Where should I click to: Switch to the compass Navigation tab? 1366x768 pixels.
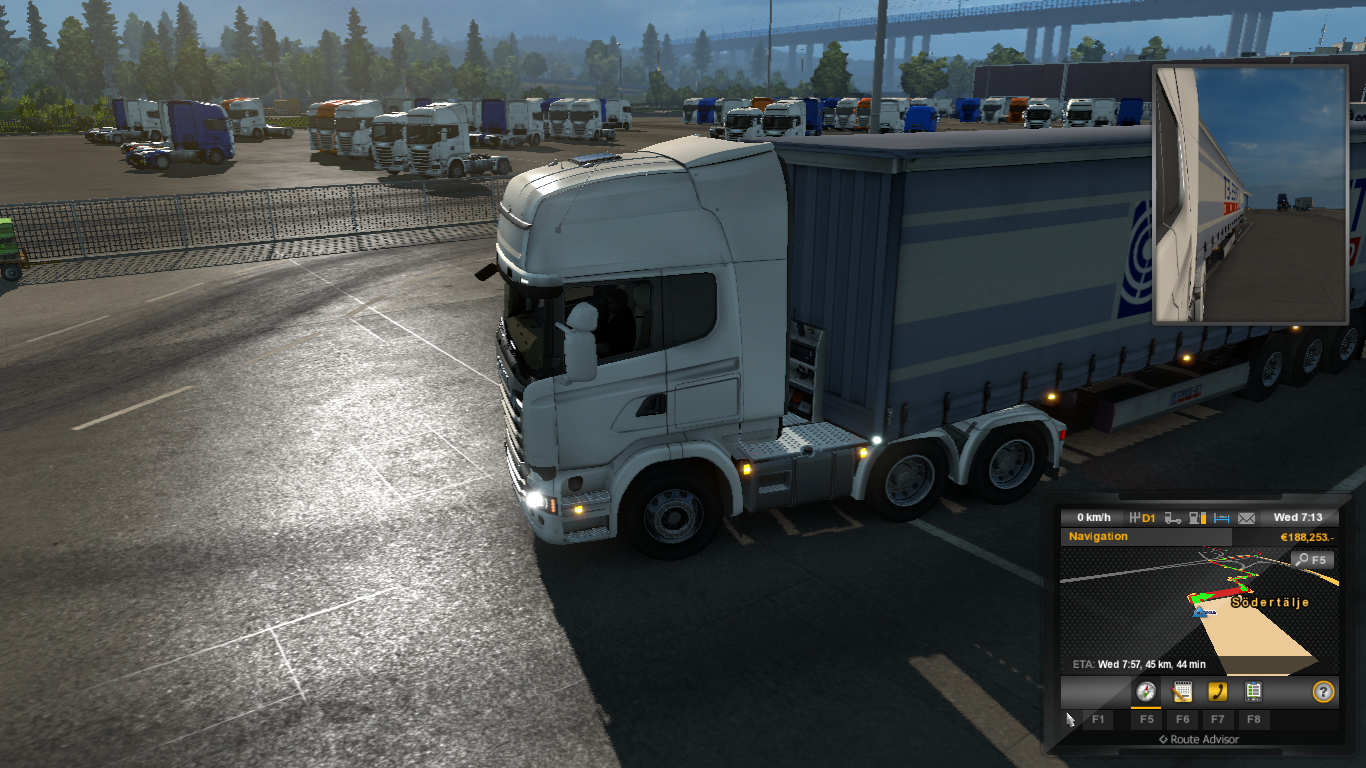click(1146, 691)
